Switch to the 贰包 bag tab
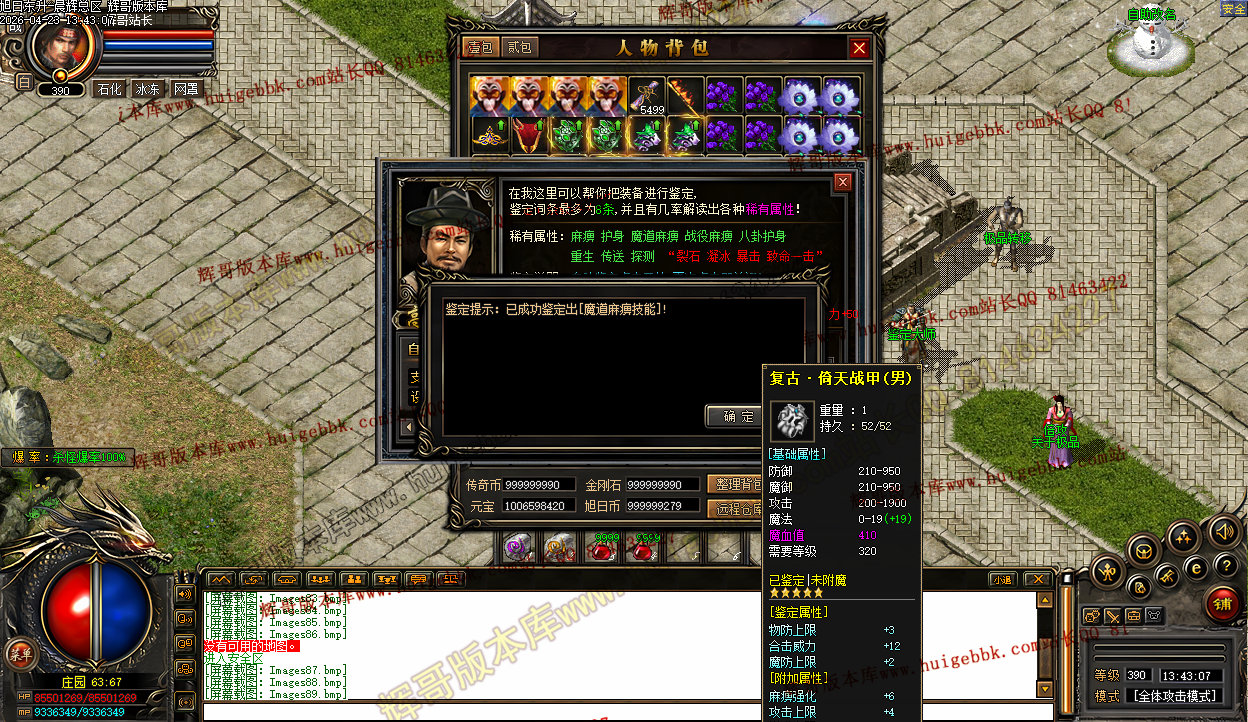This screenshot has width=1248, height=722. tap(519, 47)
